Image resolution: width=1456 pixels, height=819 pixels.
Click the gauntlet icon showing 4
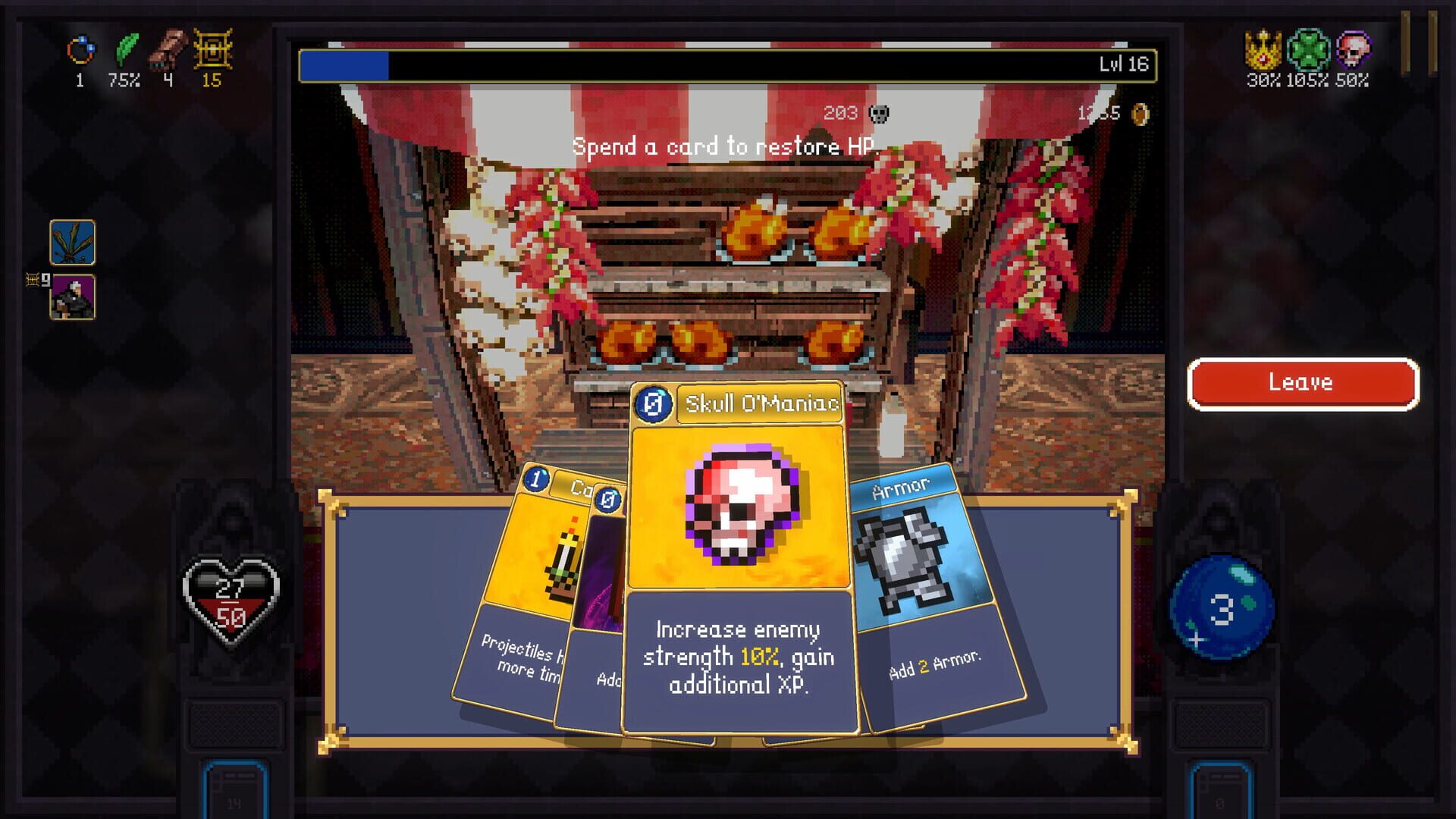pyautogui.click(x=168, y=47)
